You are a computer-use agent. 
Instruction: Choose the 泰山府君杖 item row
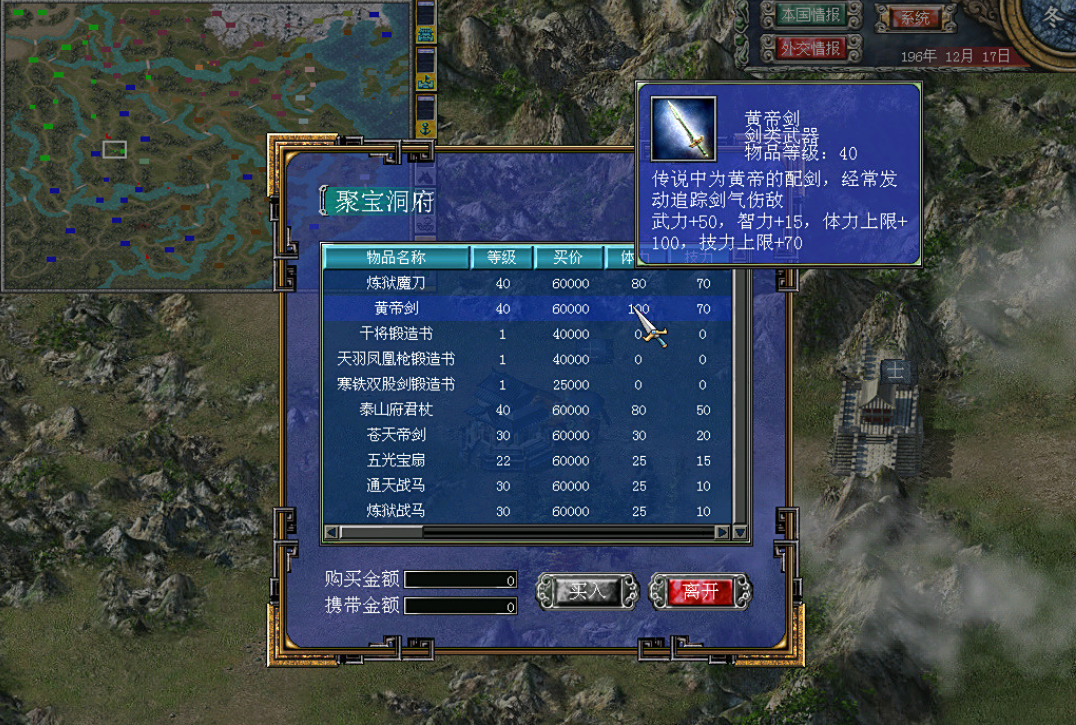(396, 410)
